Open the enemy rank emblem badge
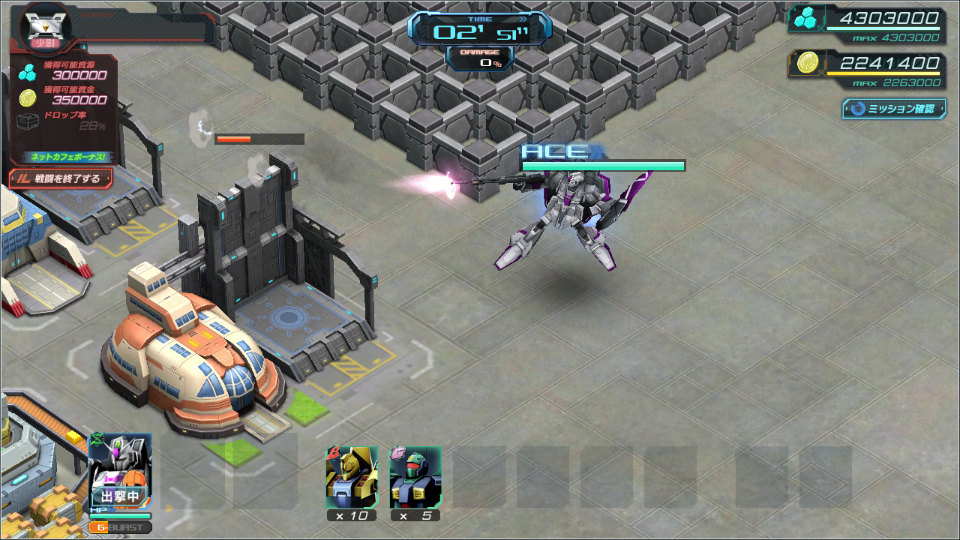 tap(42, 24)
